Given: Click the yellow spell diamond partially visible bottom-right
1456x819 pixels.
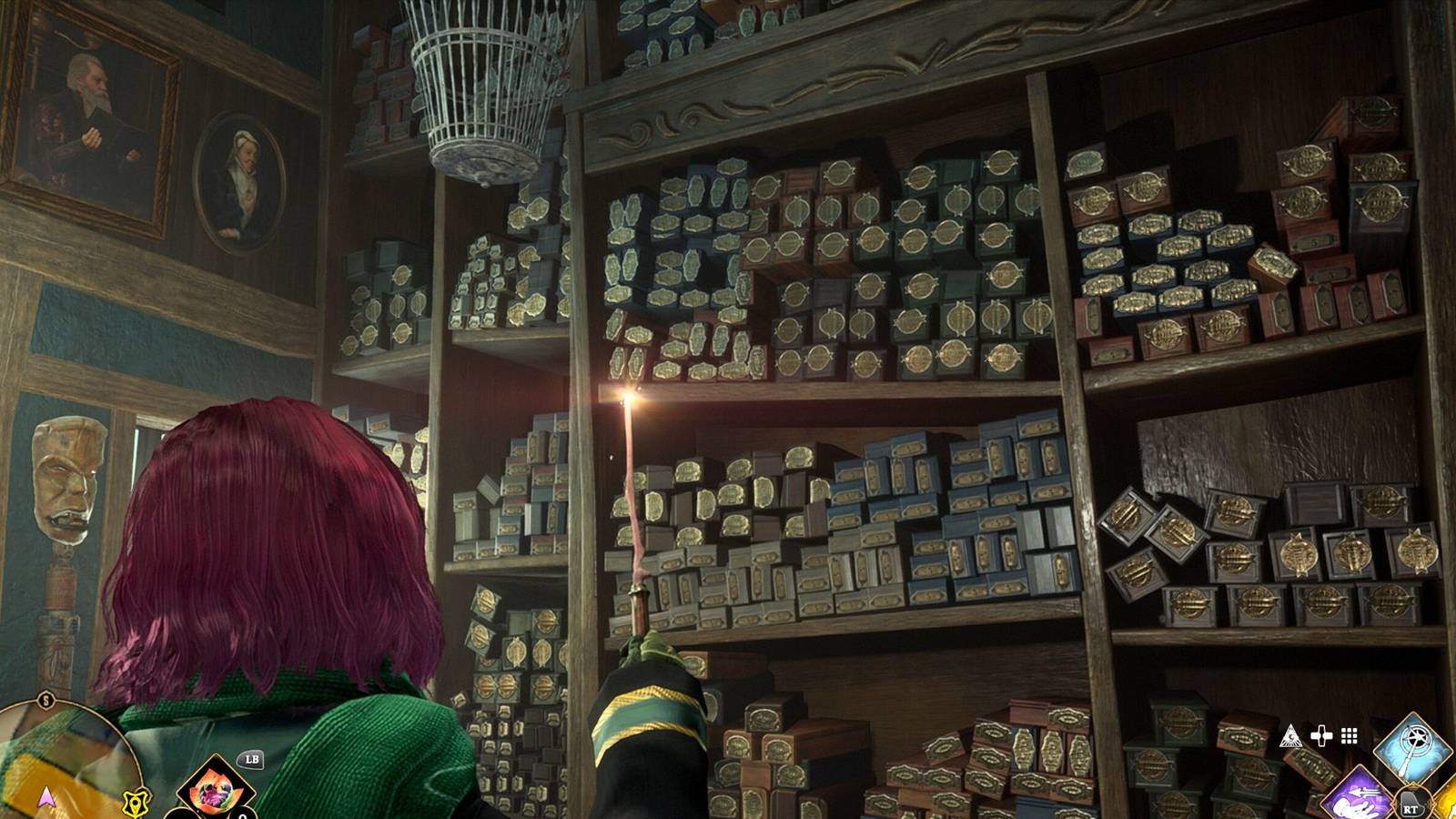Looking at the screenshot, I should 1449,805.
